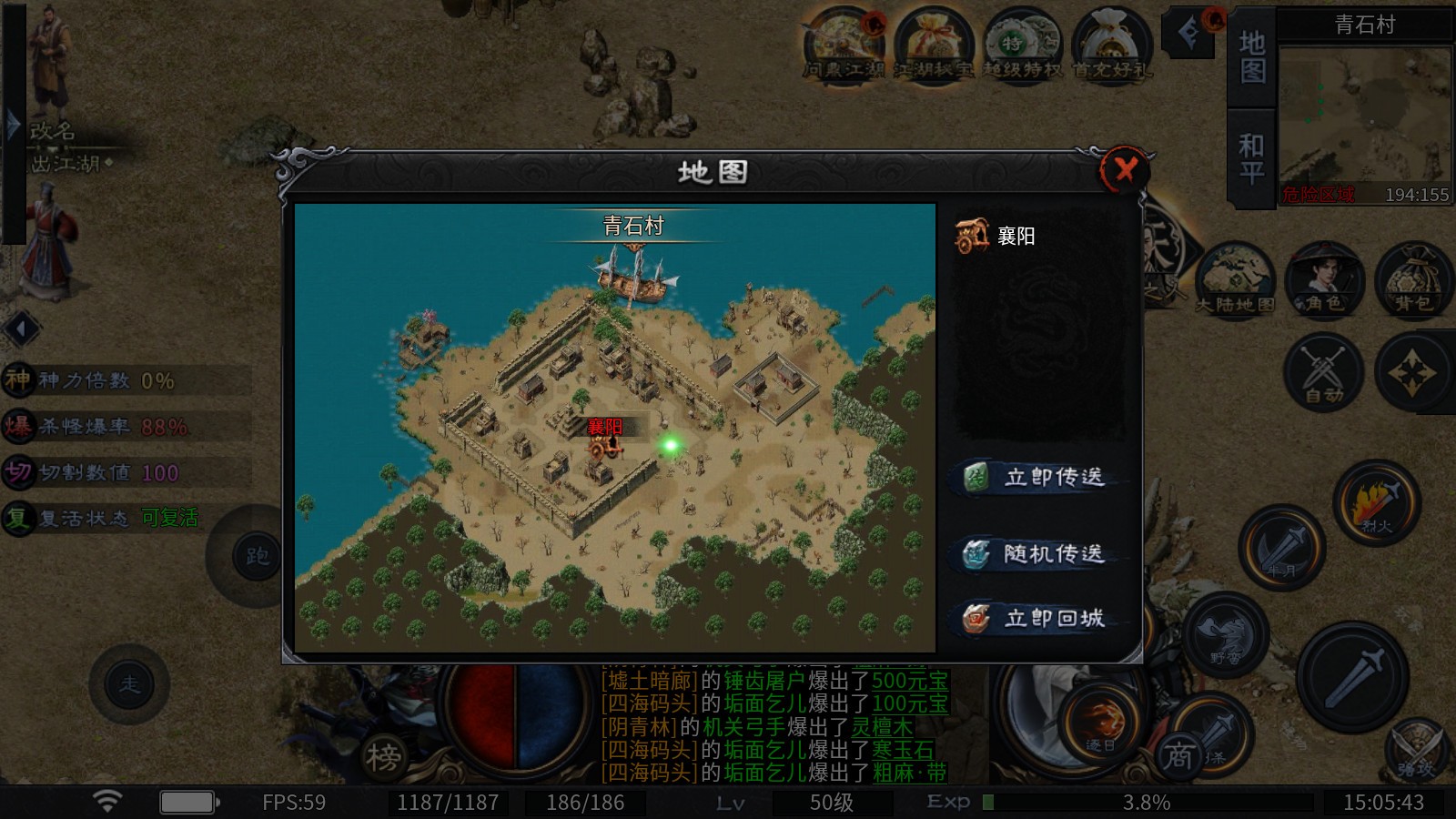Open the 首充好礼 first-recharge gift

(x=1111, y=45)
